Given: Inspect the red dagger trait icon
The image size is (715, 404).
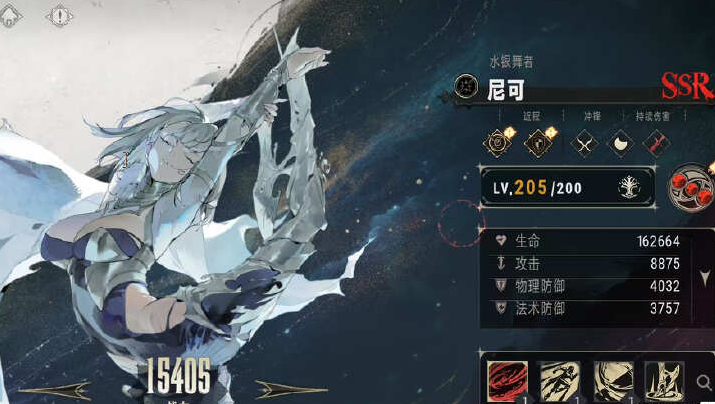Looking at the screenshot, I should click(655, 142).
